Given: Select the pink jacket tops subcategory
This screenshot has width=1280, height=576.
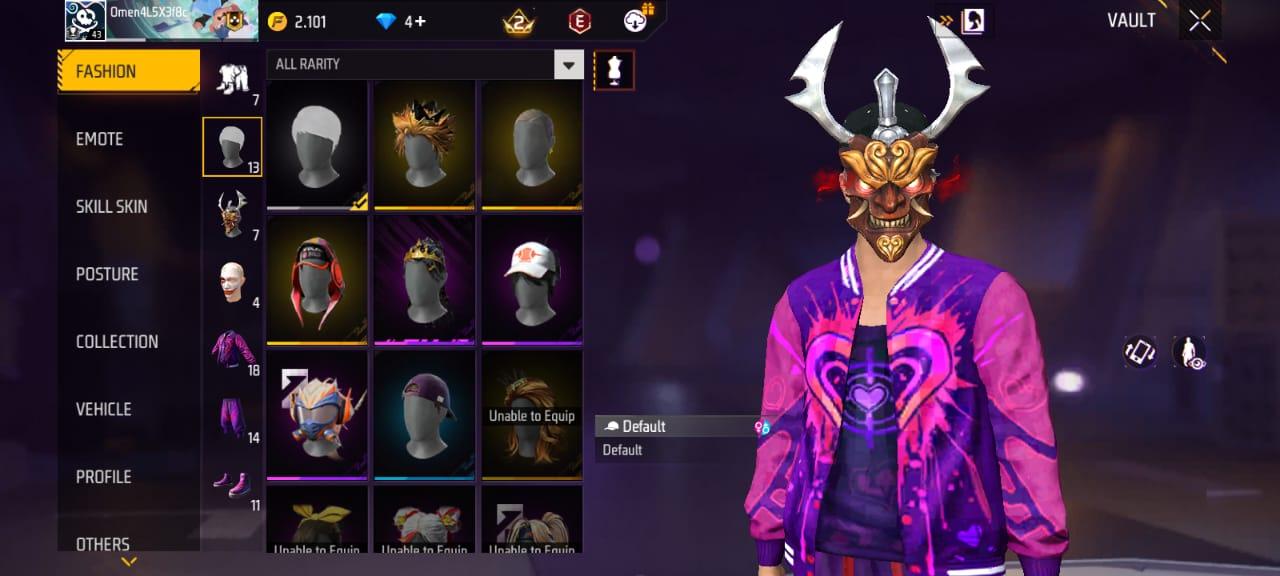Looking at the screenshot, I should pos(232,349).
